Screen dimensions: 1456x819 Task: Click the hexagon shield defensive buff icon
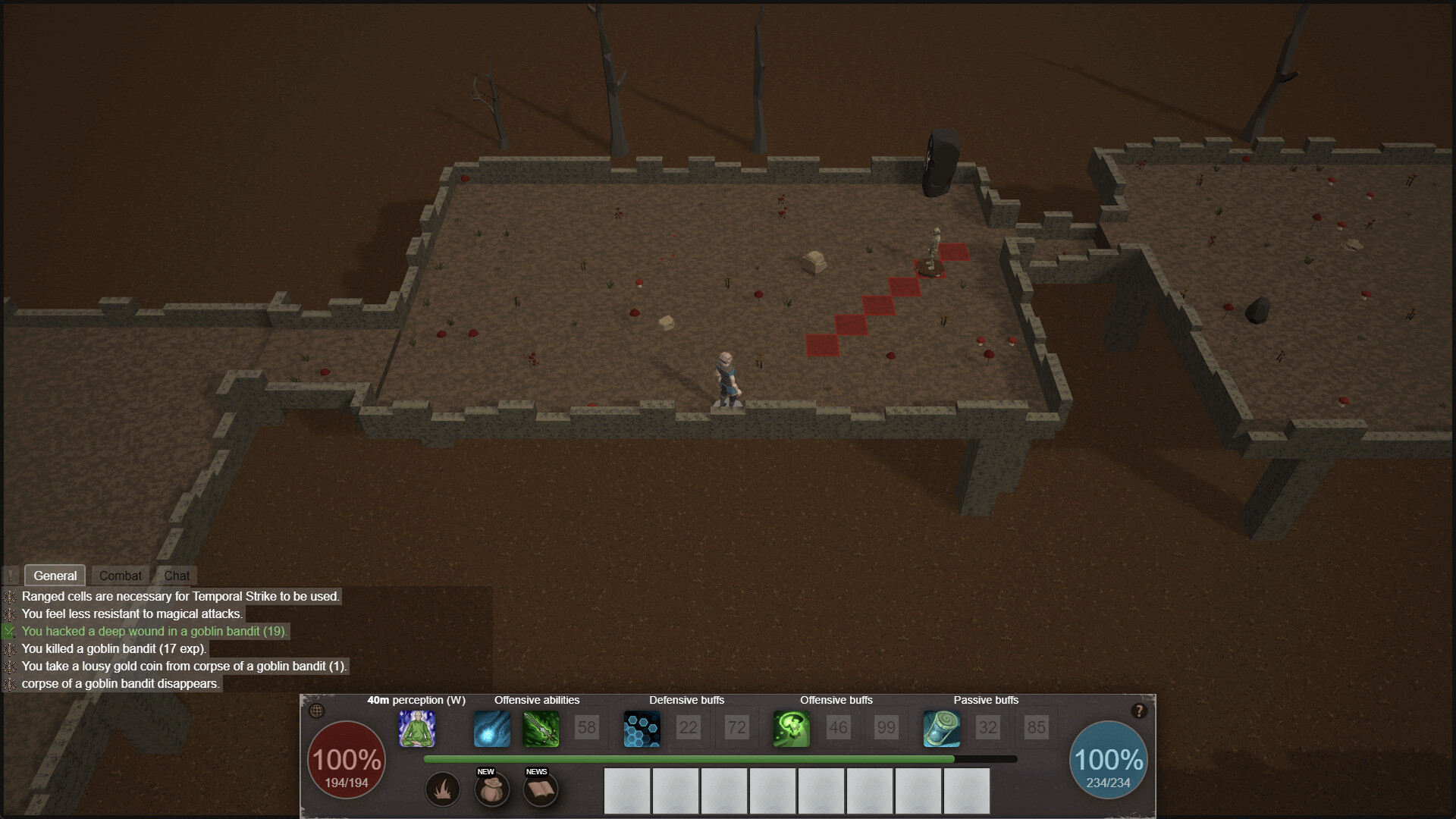[x=642, y=729]
